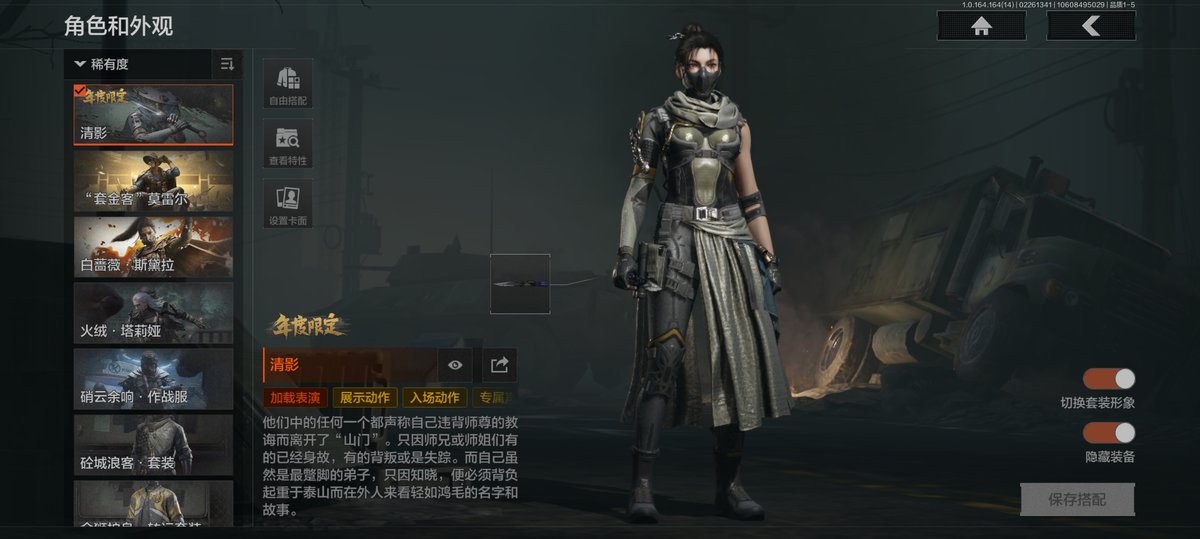Select the 白蔷薇·斯黛拉 outfit
Screen dimensions: 1200x539
pos(153,246)
